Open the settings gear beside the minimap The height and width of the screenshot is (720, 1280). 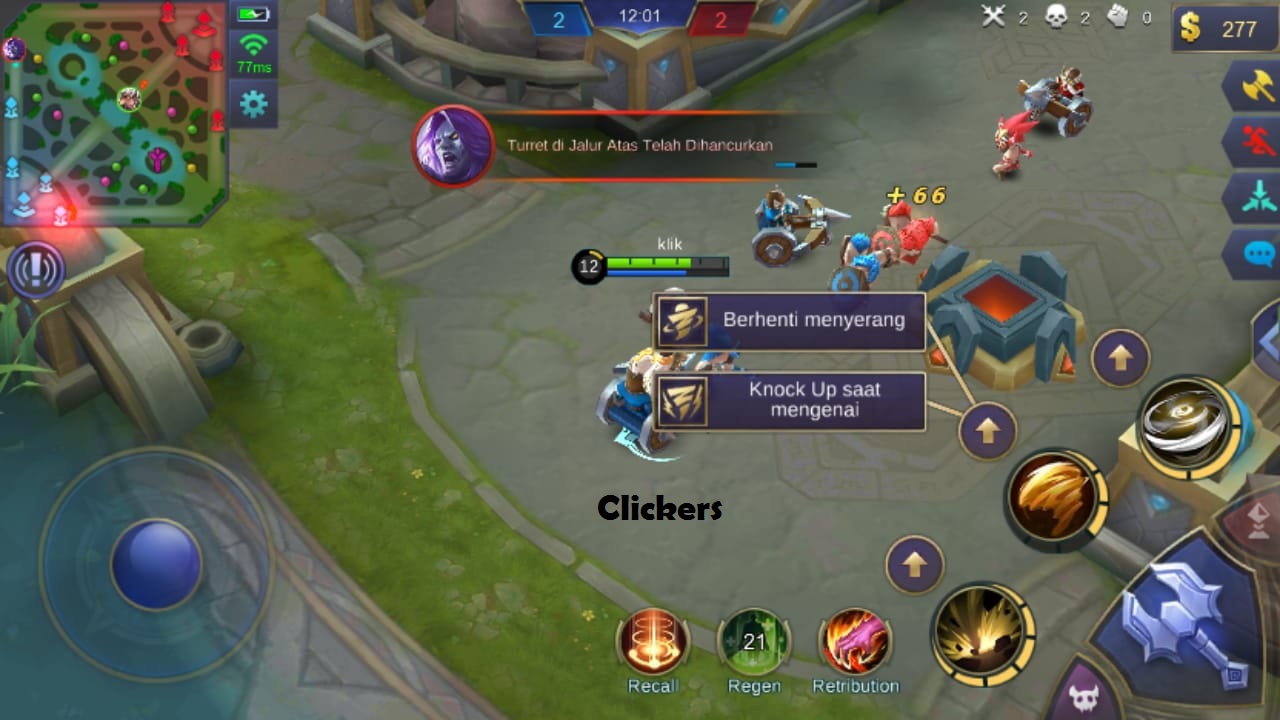click(253, 102)
